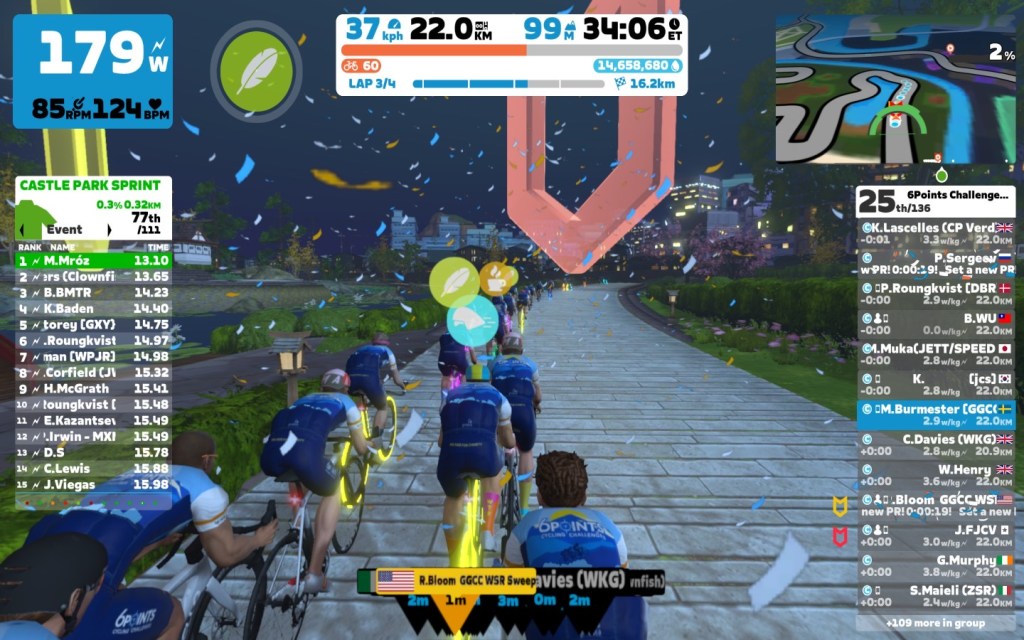Click the left arrow beside Event

23,230
